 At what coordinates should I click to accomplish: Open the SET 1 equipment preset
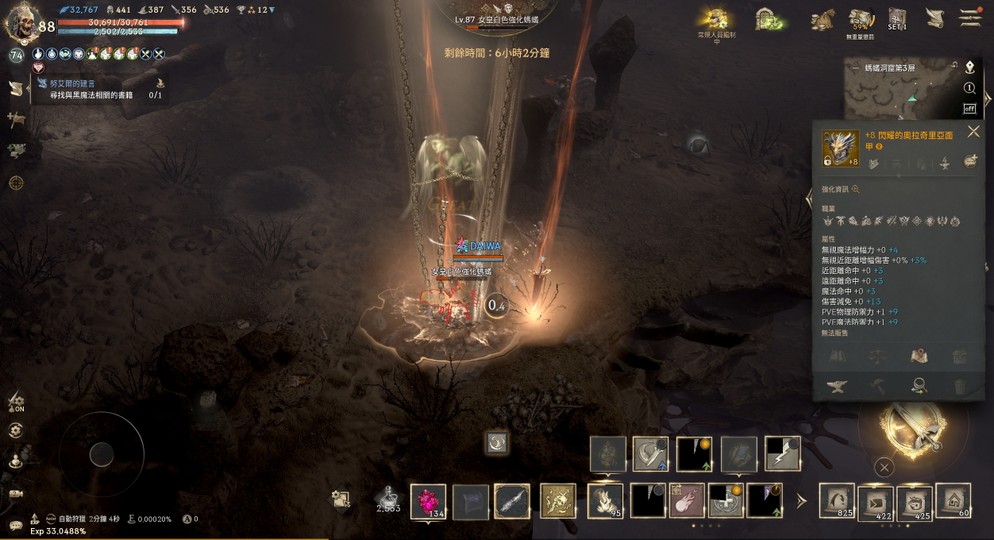click(x=897, y=19)
